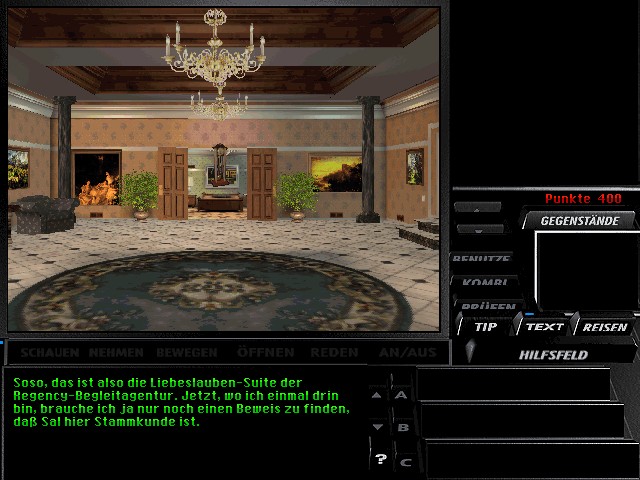Choose dialogue response A

coord(402,394)
